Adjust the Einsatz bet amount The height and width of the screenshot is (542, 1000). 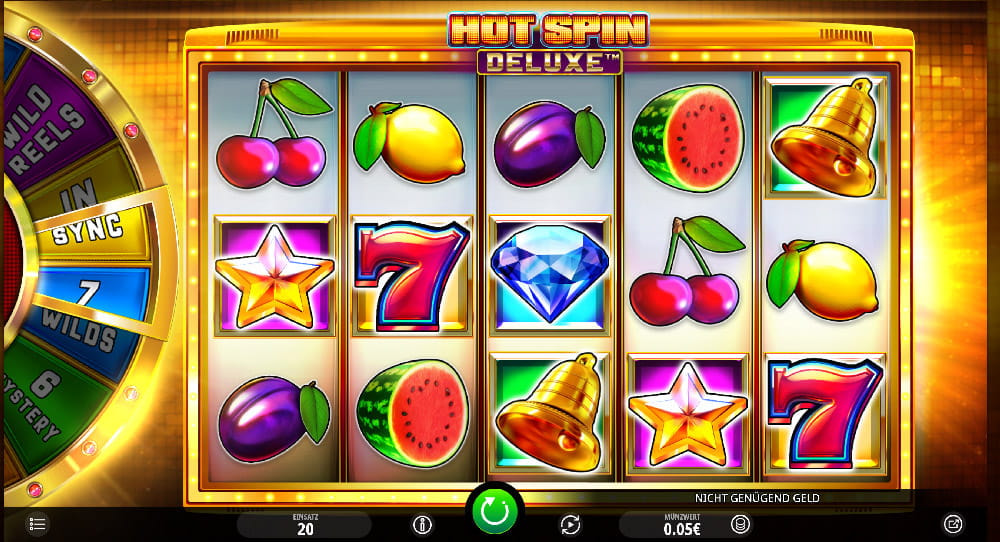(x=303, y=525)
